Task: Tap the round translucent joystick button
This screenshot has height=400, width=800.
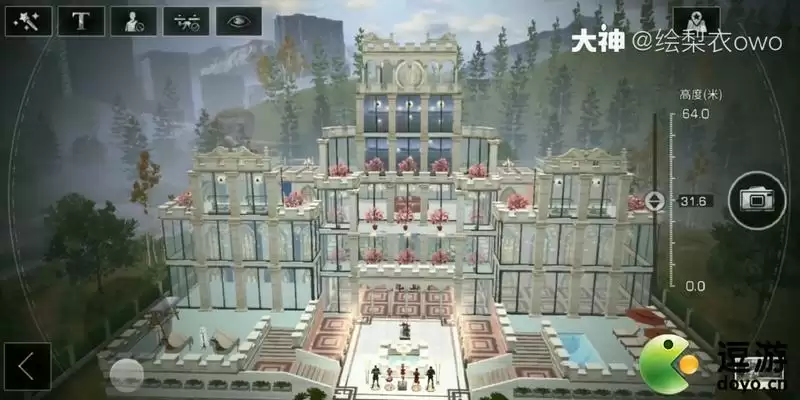Action: click(x=127, y=374)
